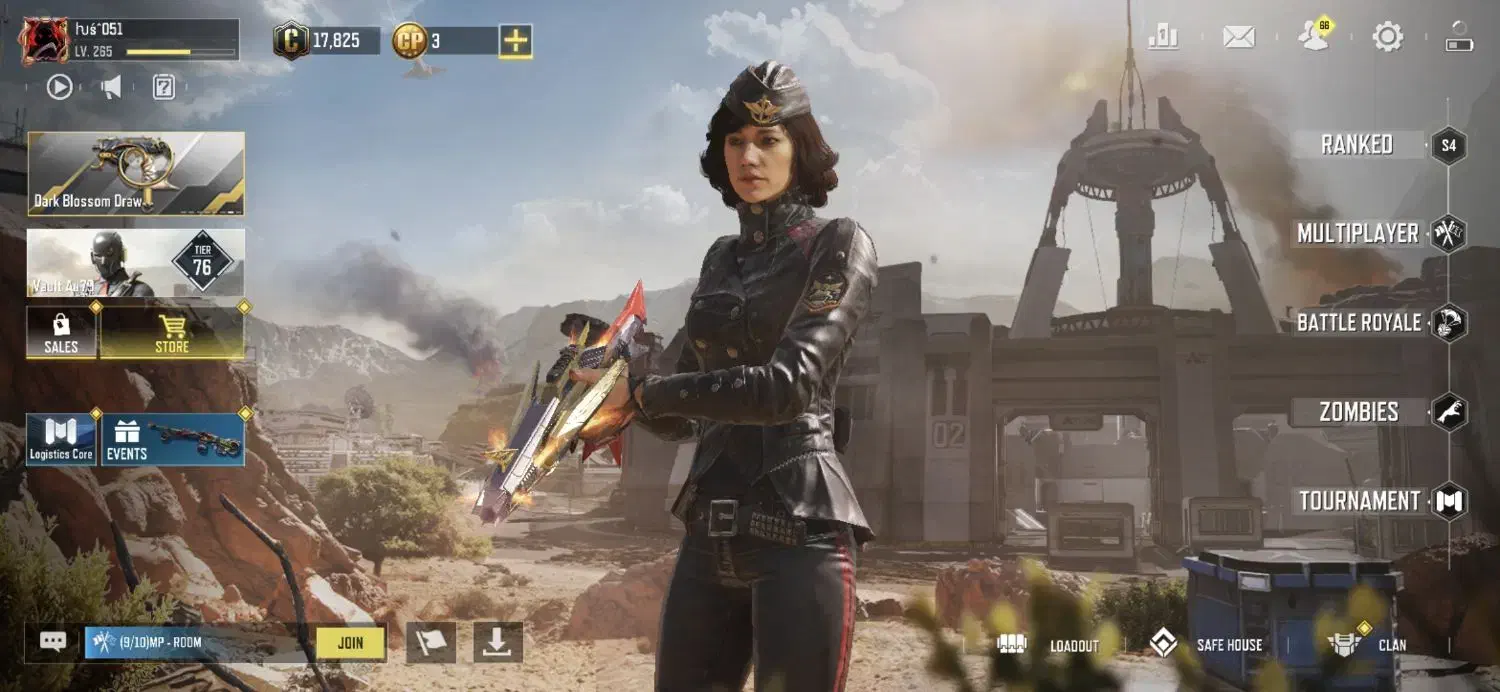View the leaderboard bar chart icon
The image size is (1500, 692).
(1163, 38)
